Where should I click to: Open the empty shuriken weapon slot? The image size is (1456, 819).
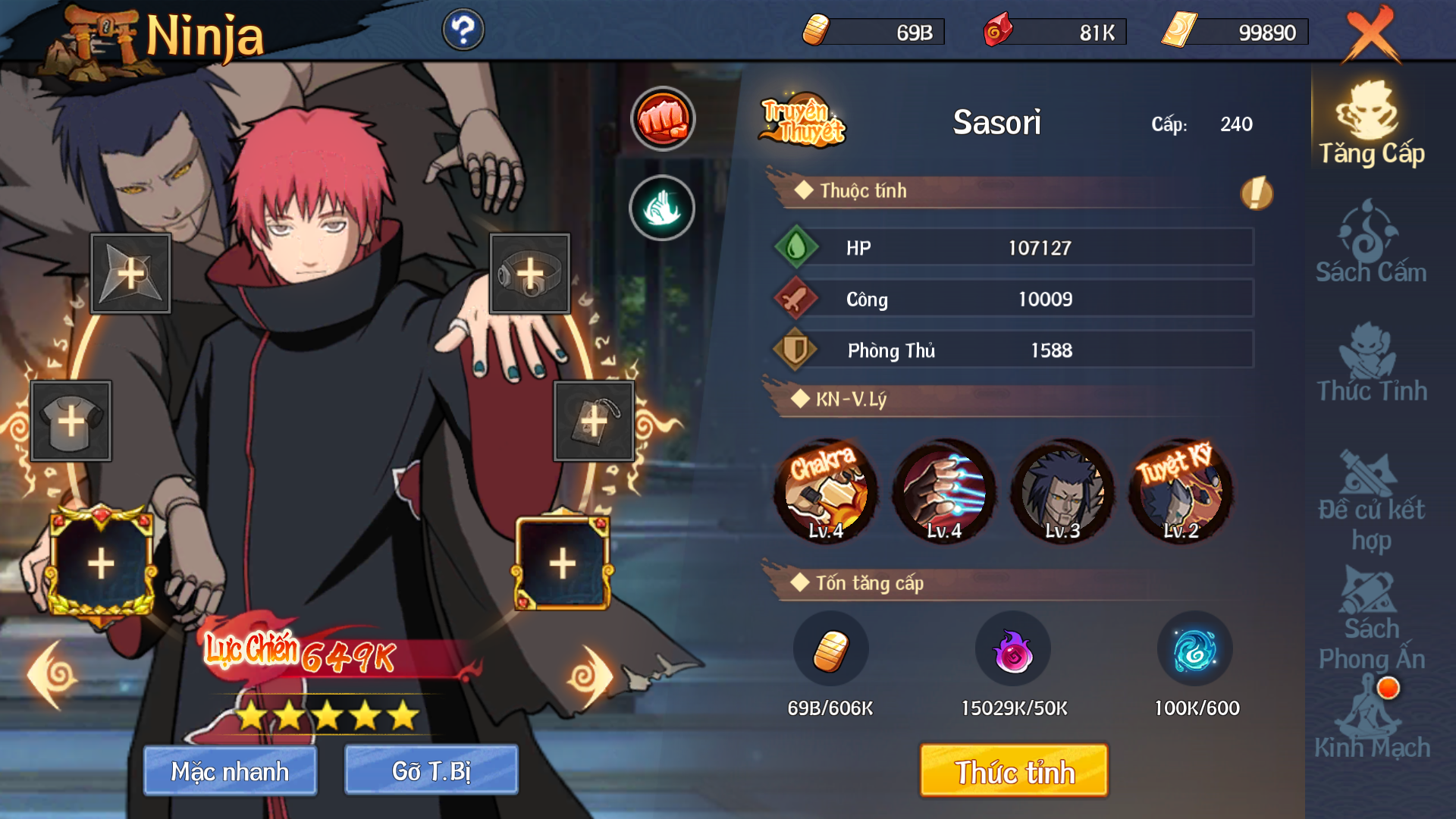[130, 274]
